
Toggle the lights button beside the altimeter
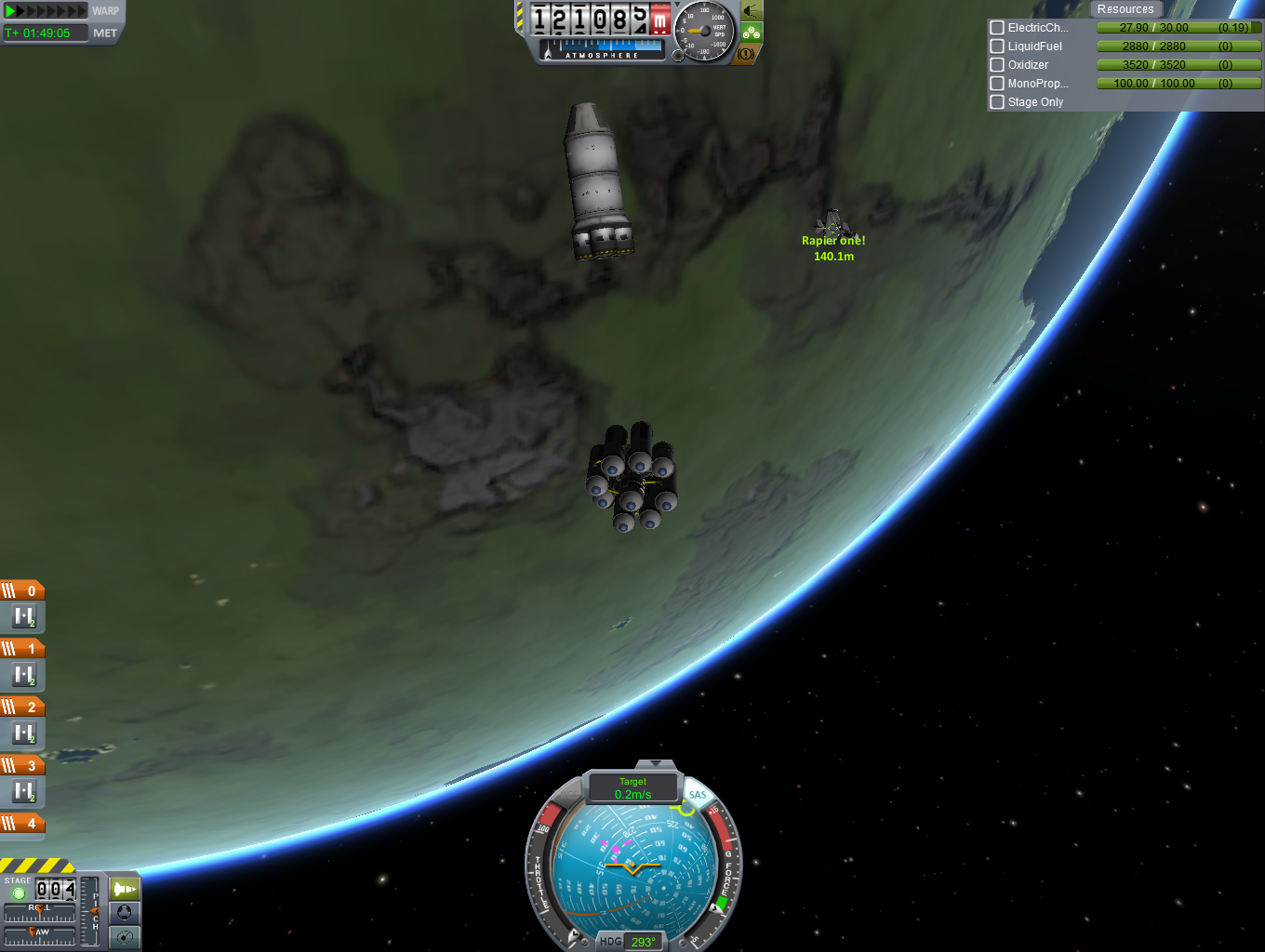[751, 11]
